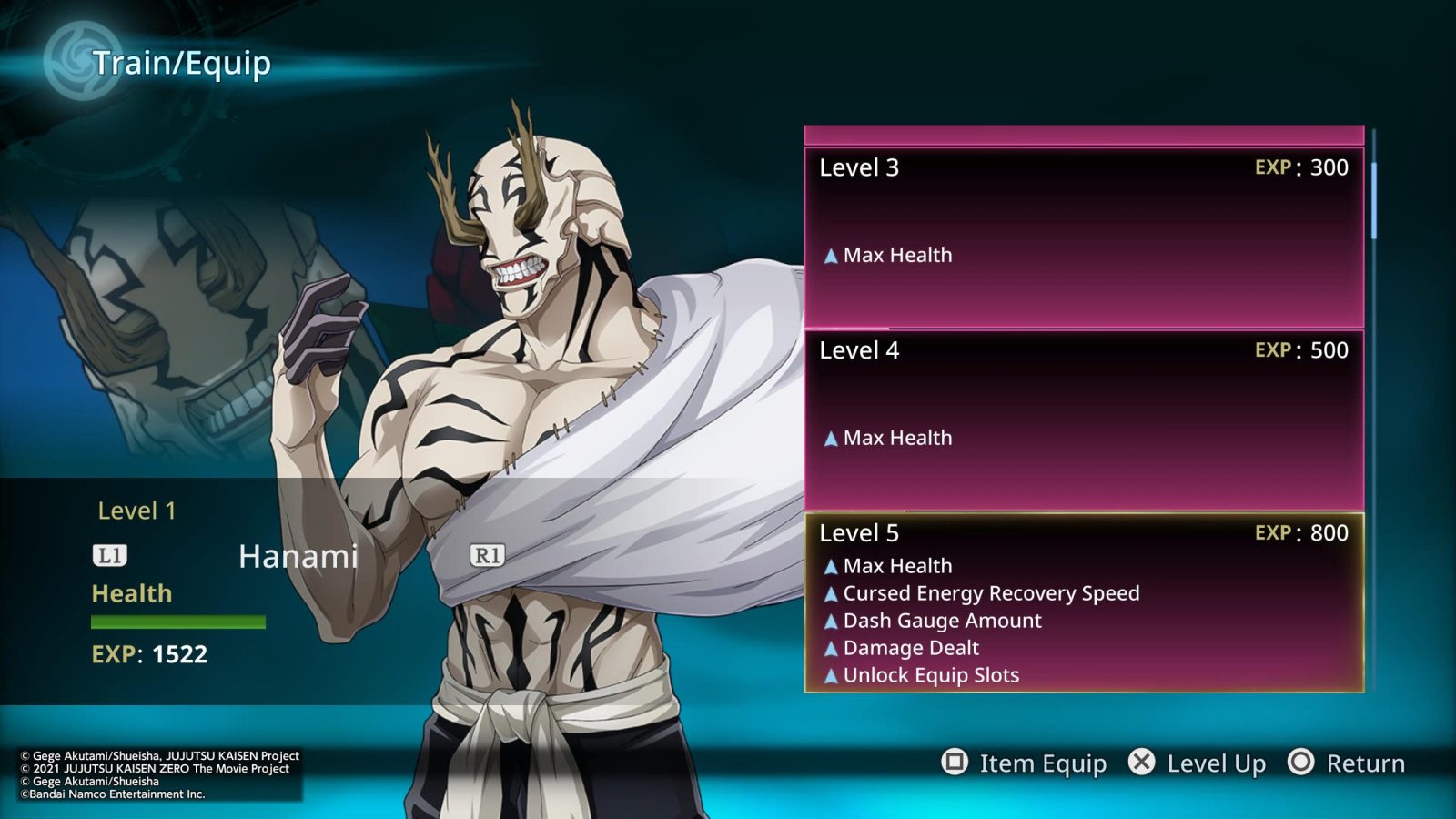Choose the Level 4 upgrade row
1456x819 pixels.
coord(1083,420)
